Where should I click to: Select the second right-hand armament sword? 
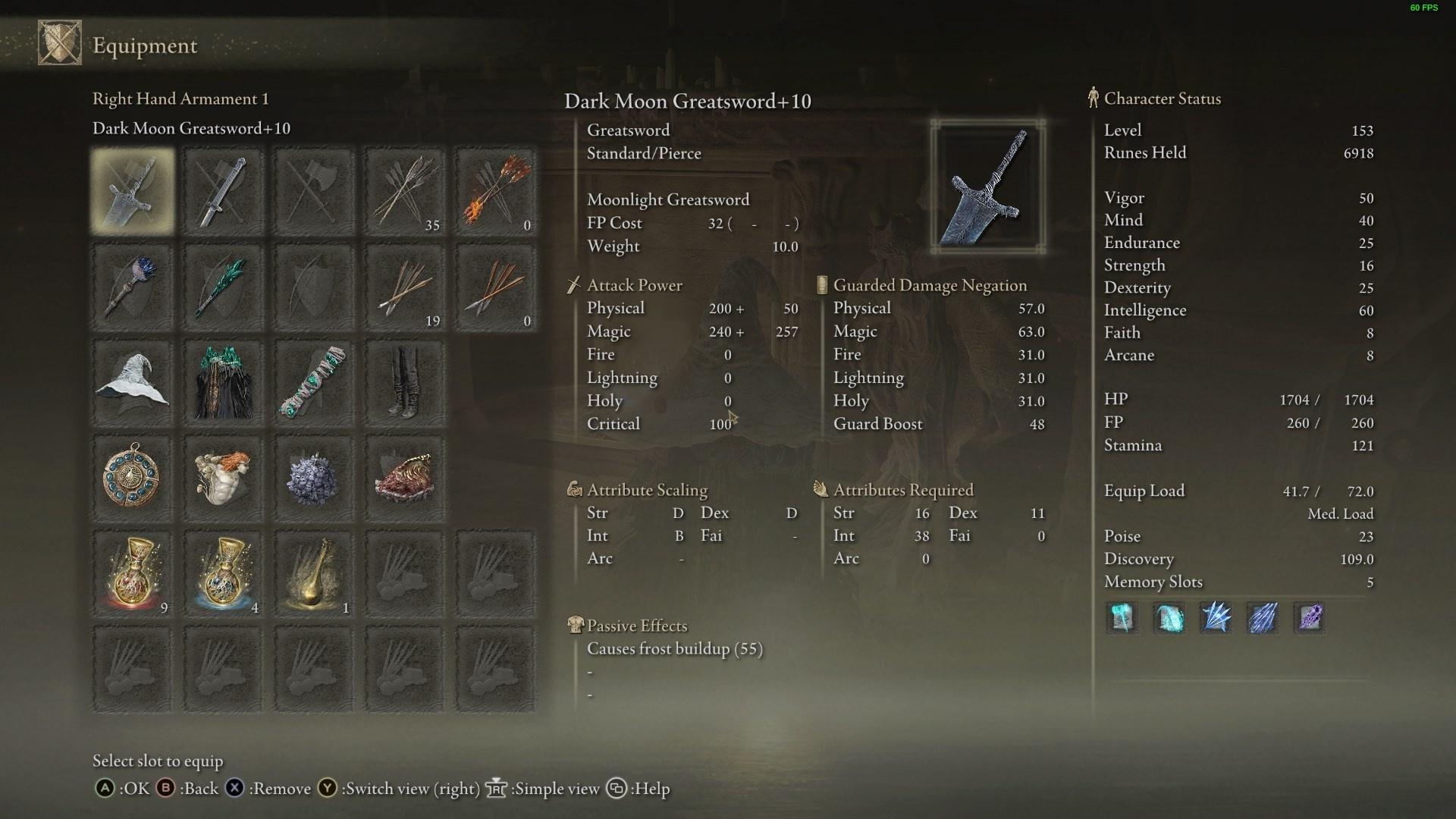pos(223,191)
